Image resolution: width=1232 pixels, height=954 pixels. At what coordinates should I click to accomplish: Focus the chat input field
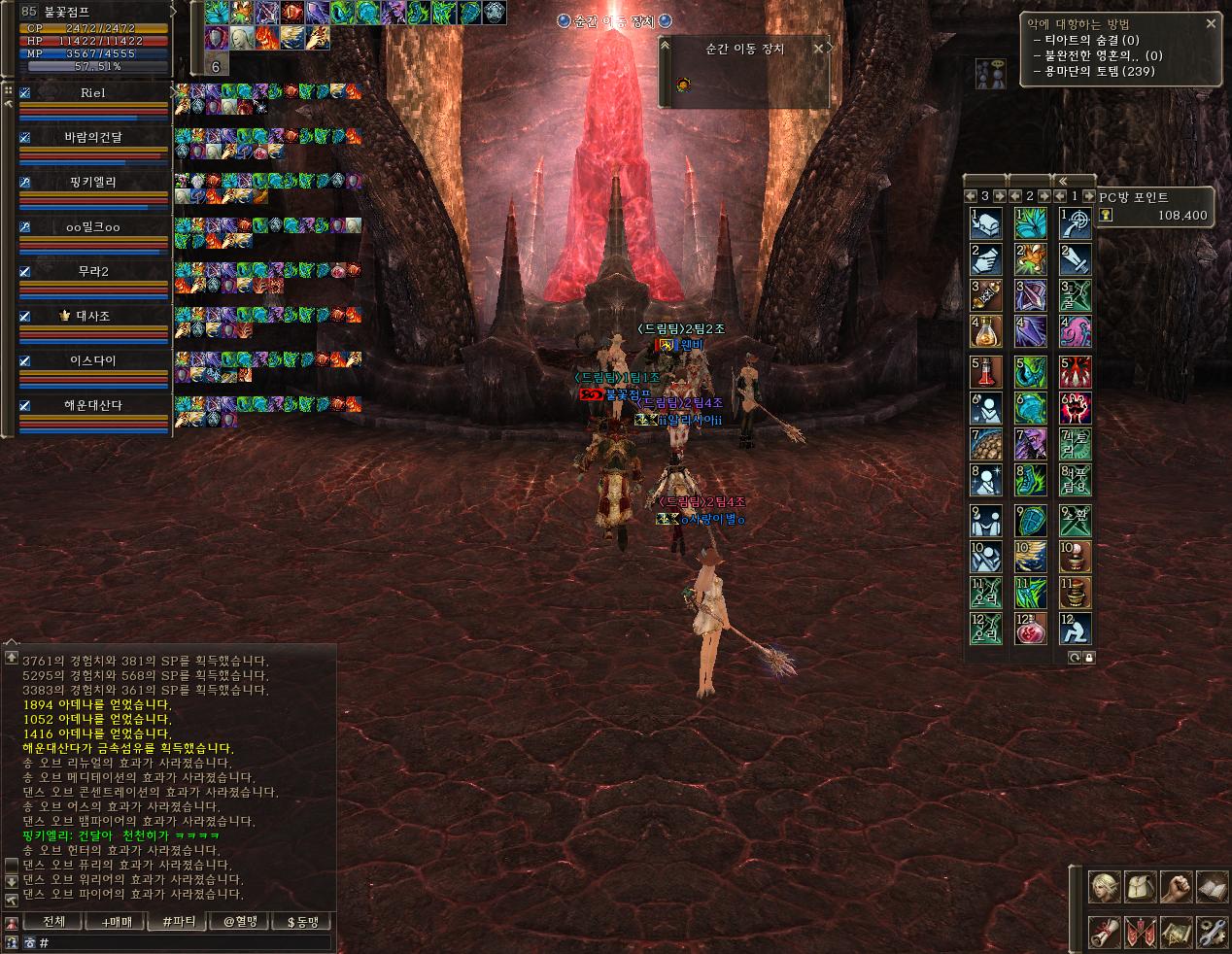[185, 942]
